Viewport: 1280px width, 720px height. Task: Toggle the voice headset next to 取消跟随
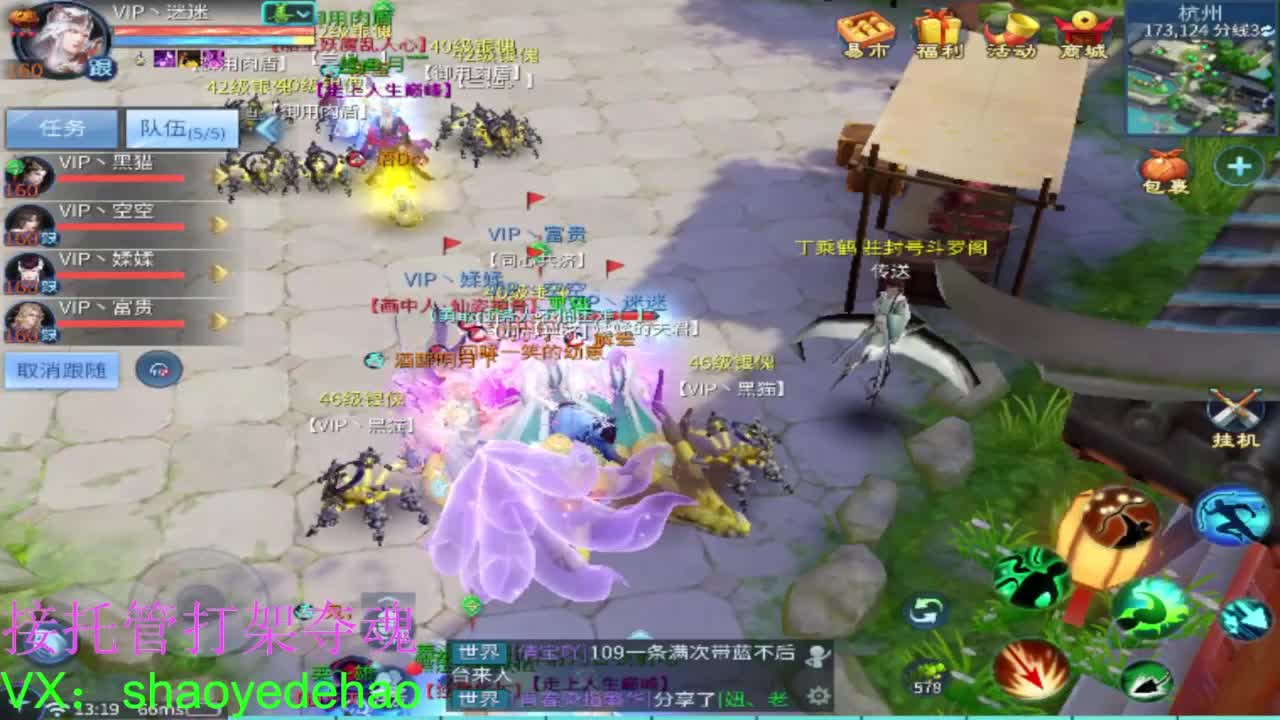tap(160, 370)
